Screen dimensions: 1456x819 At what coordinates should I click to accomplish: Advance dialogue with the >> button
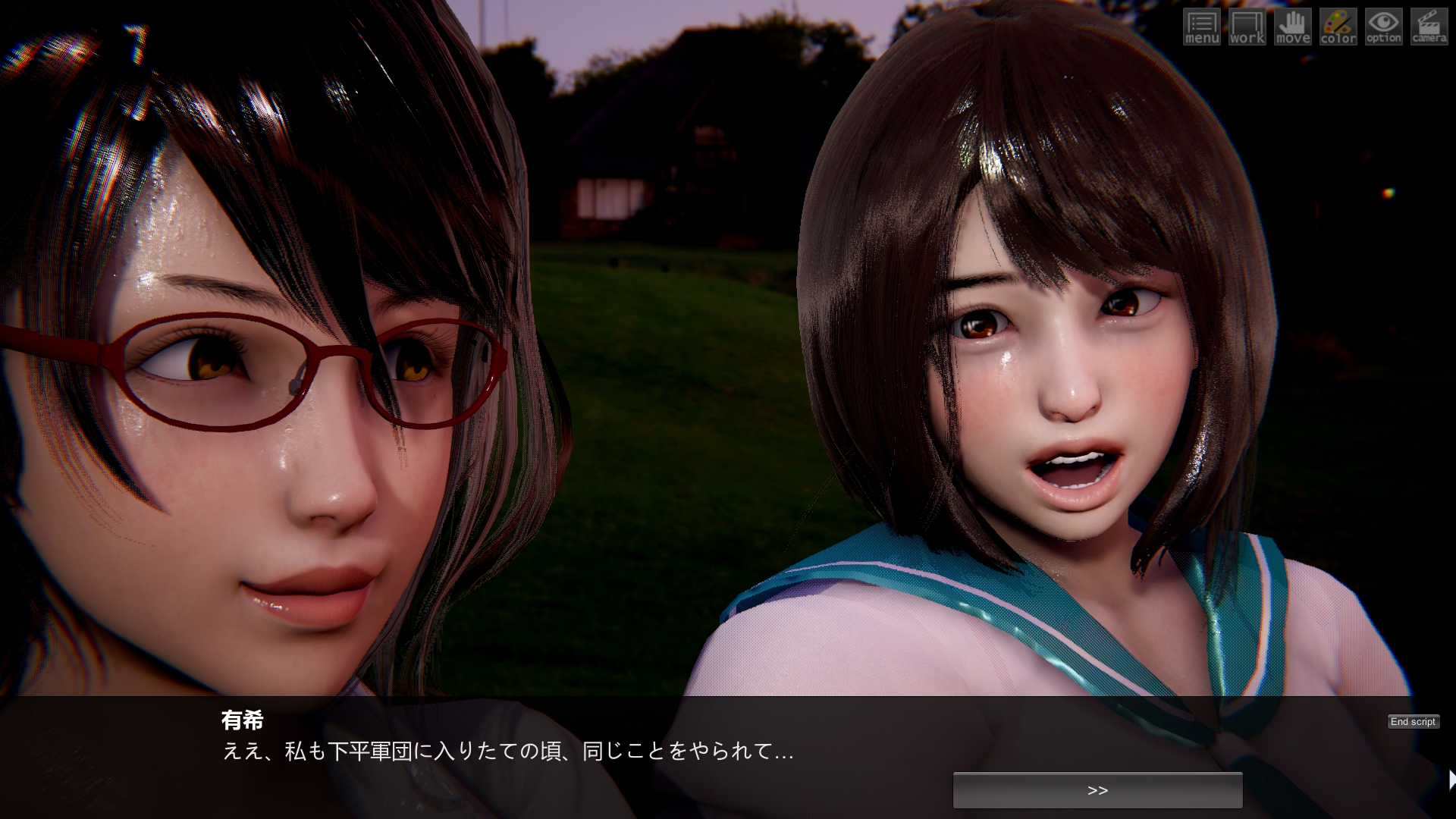(x=1097, y=790)
